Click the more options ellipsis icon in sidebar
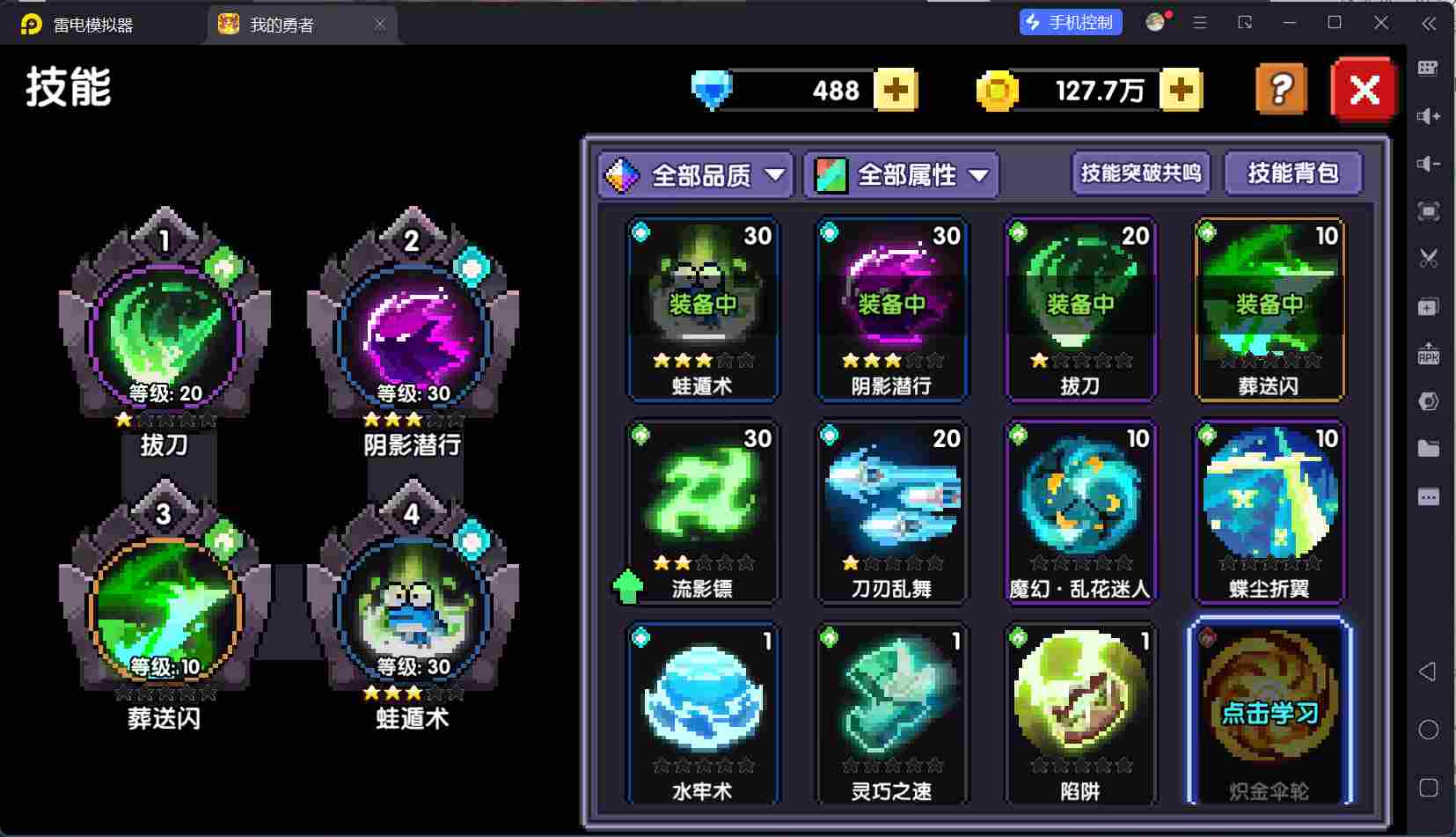This screenshot has height=837, width=1456. tap(1430, 496)
